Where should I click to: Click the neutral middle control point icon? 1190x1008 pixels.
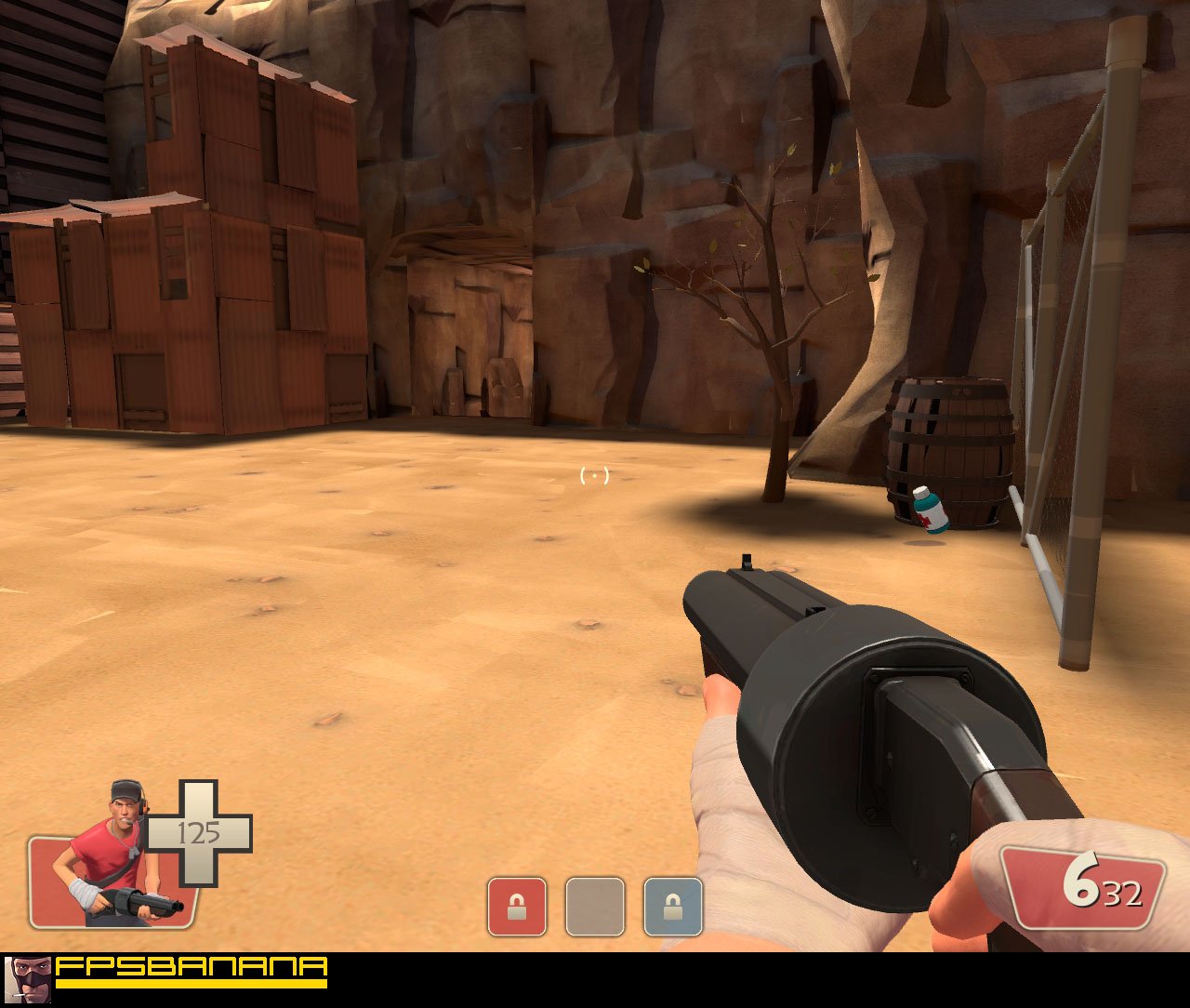593,907
